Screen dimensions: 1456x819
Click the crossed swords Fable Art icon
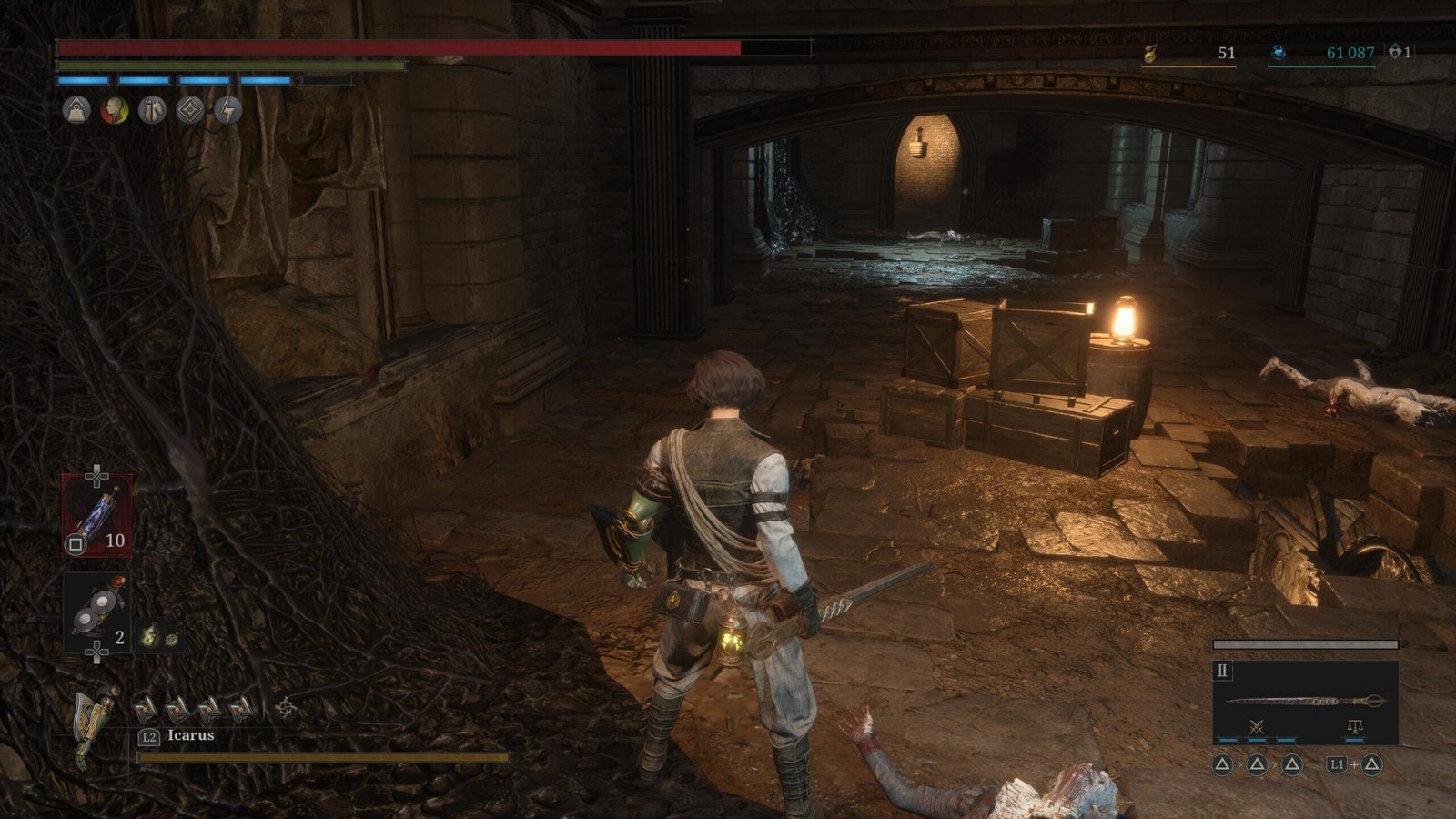click(1257, 726)
